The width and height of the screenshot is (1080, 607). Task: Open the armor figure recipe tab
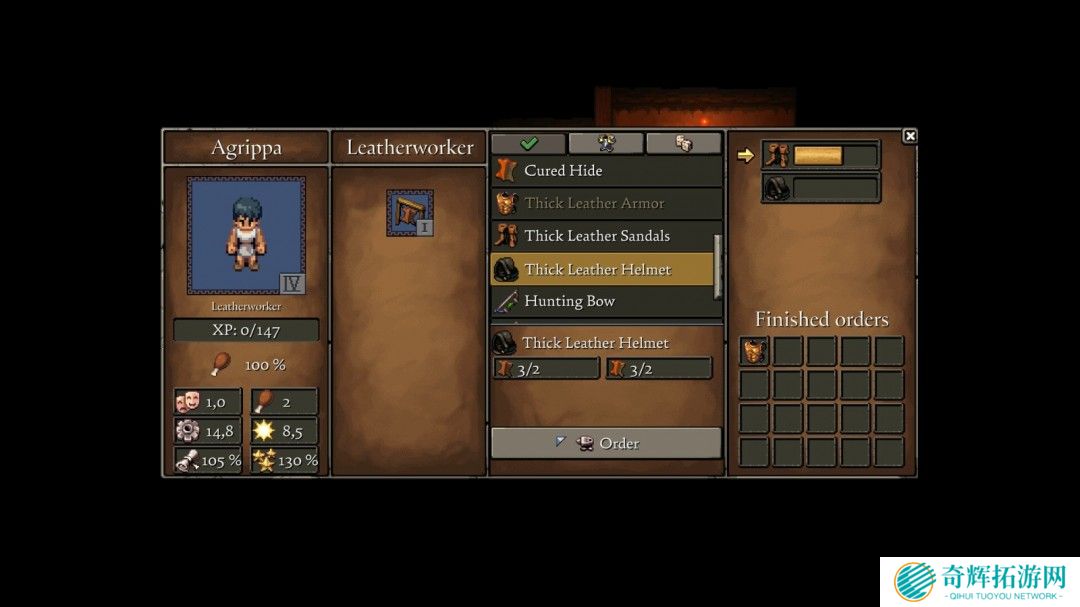click(606, 143)
